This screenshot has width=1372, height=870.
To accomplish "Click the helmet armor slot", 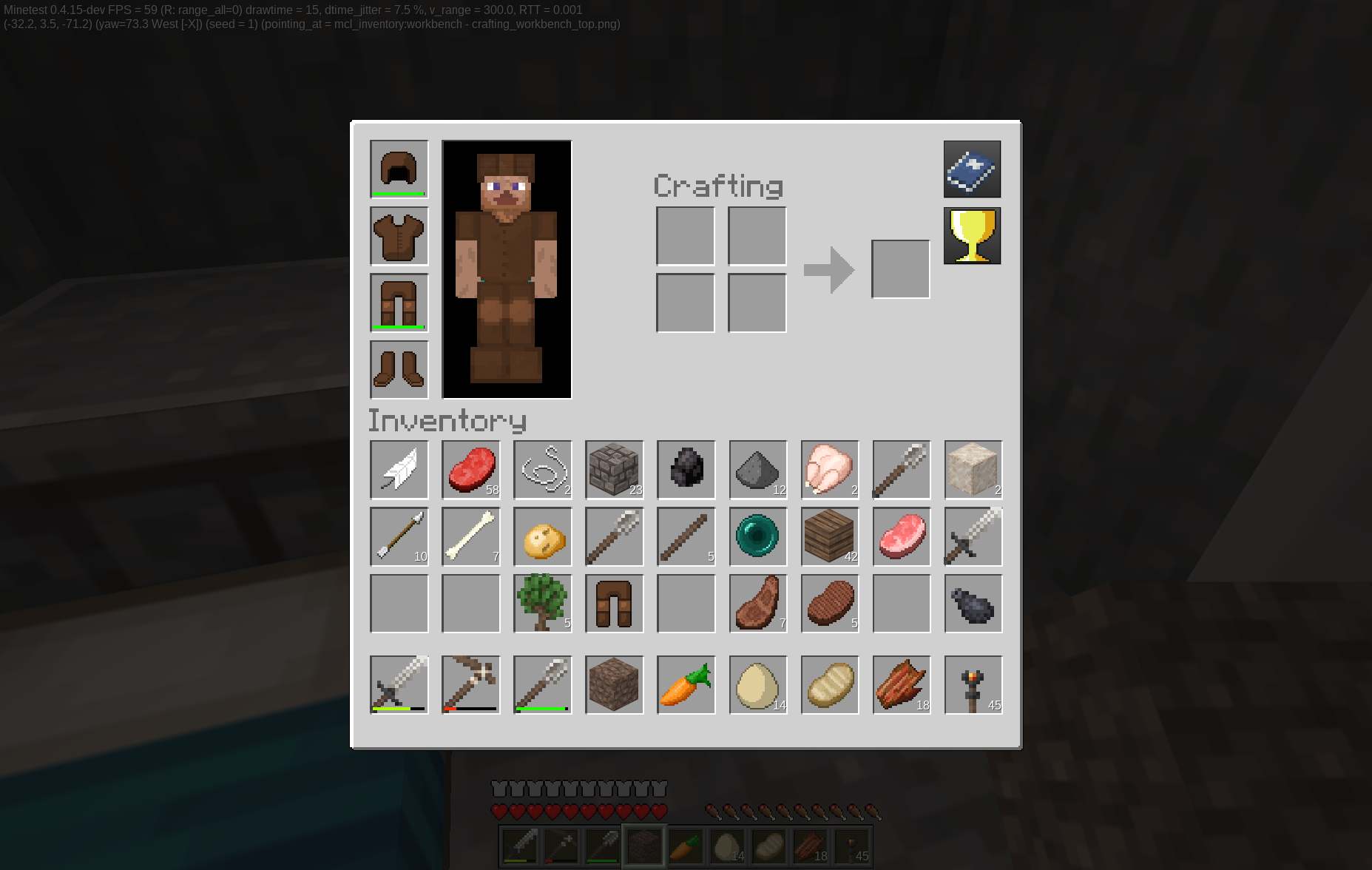I will [399, 169].
